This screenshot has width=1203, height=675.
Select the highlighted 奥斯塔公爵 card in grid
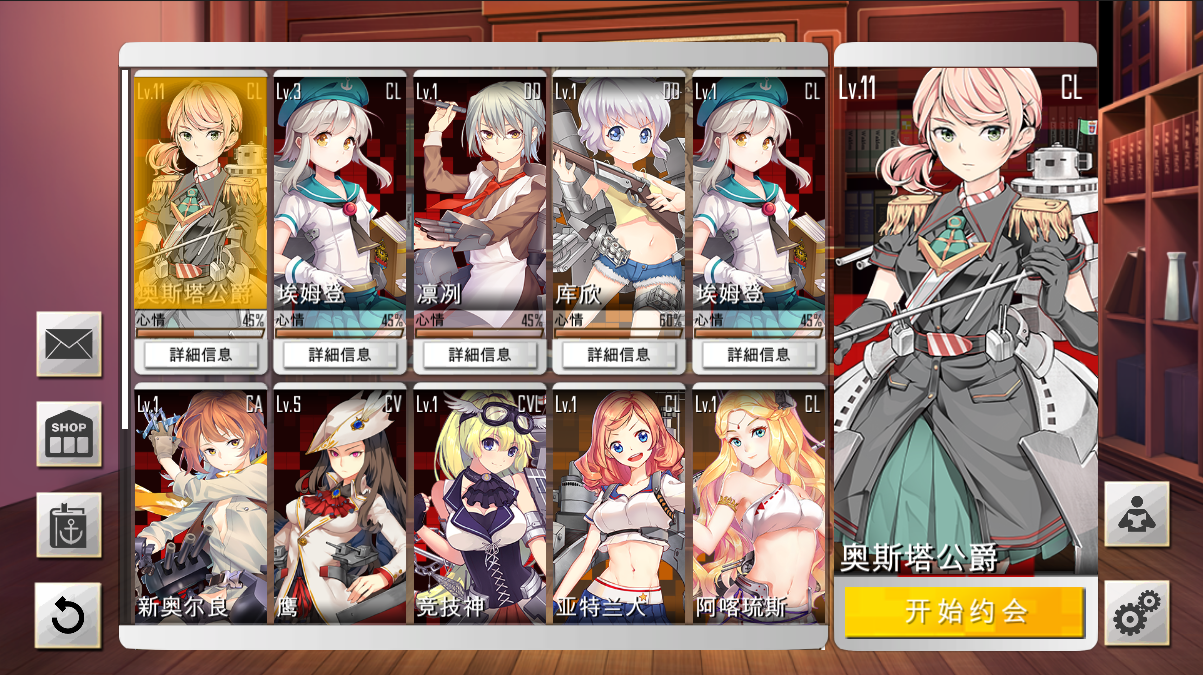click(x=200, y=190)
